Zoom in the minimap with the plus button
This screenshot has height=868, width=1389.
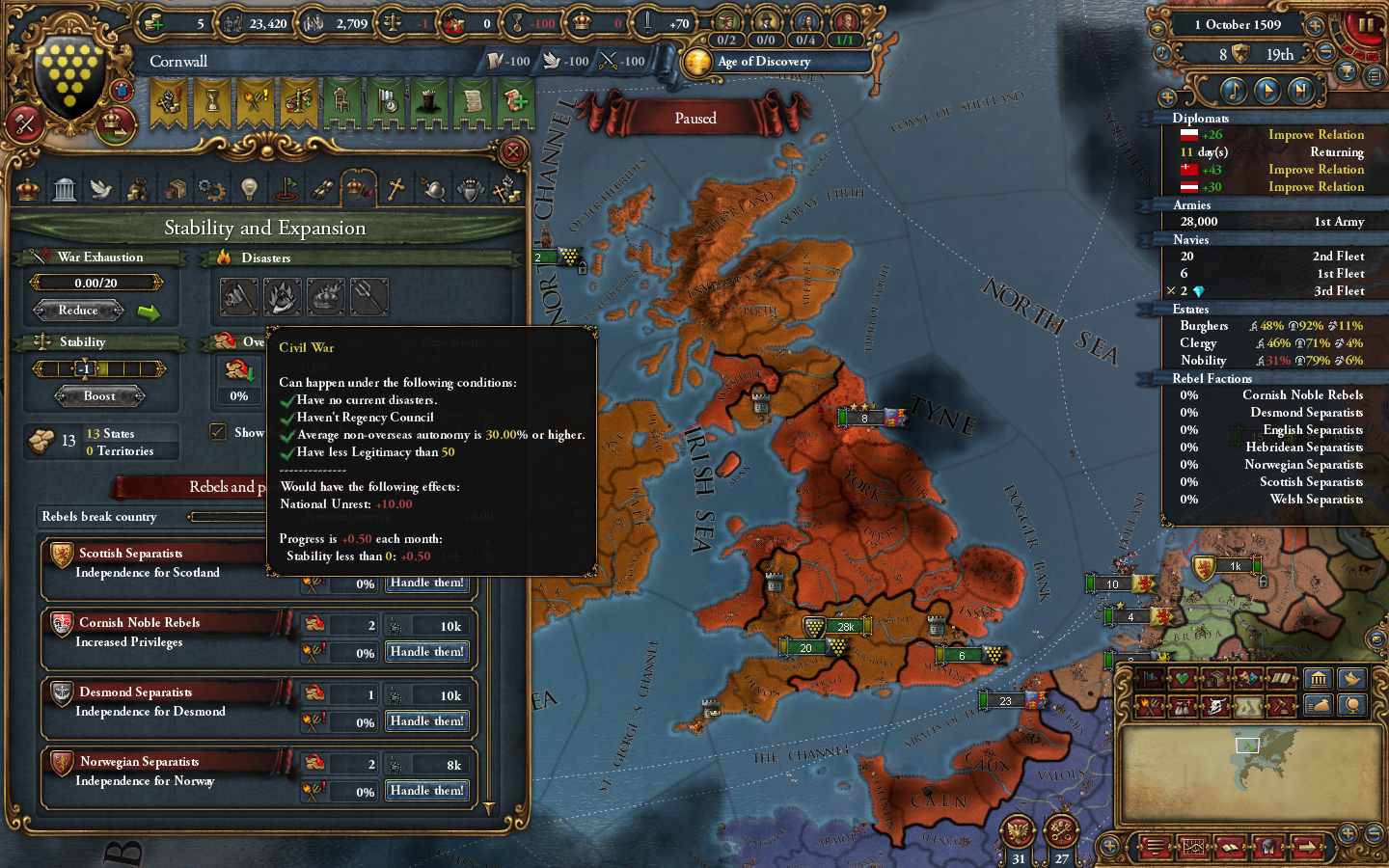click(x=1347, y=833)
